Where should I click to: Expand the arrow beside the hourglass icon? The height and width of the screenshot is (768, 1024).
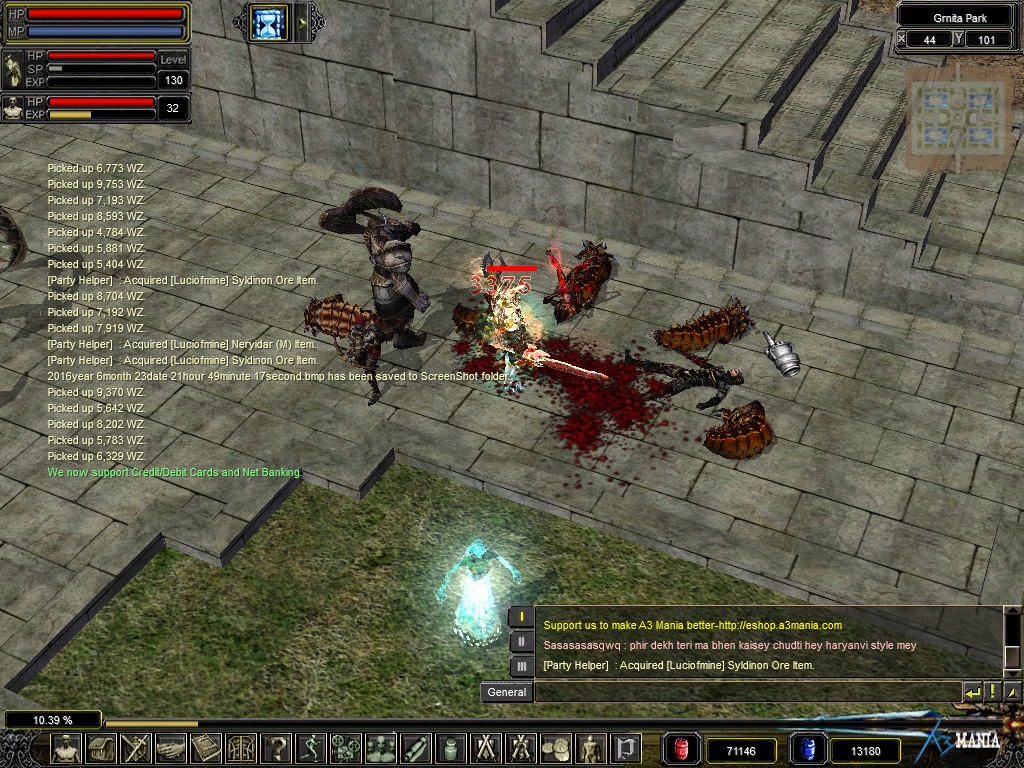303,22
